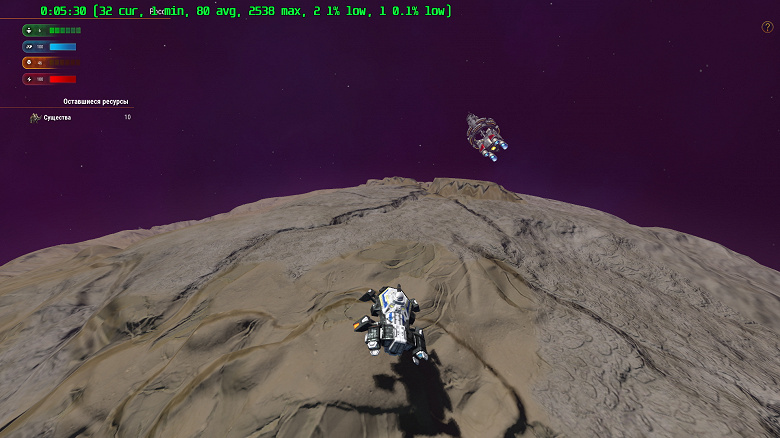The width and height of the screenshot is (780, 438).
Task: Select the Существа resource row
Action: point(79,118)
